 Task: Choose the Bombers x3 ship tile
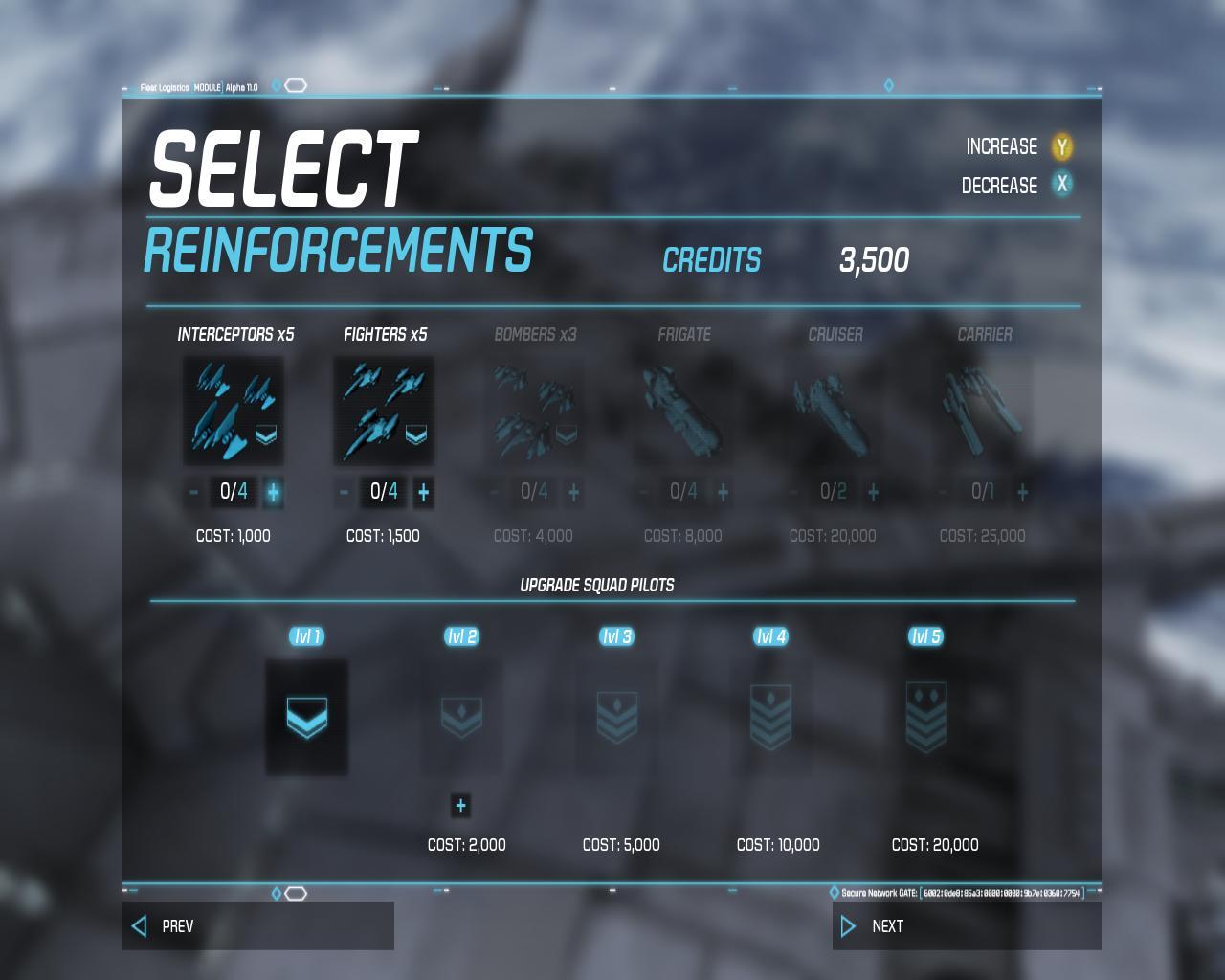[x=534, y=412]
